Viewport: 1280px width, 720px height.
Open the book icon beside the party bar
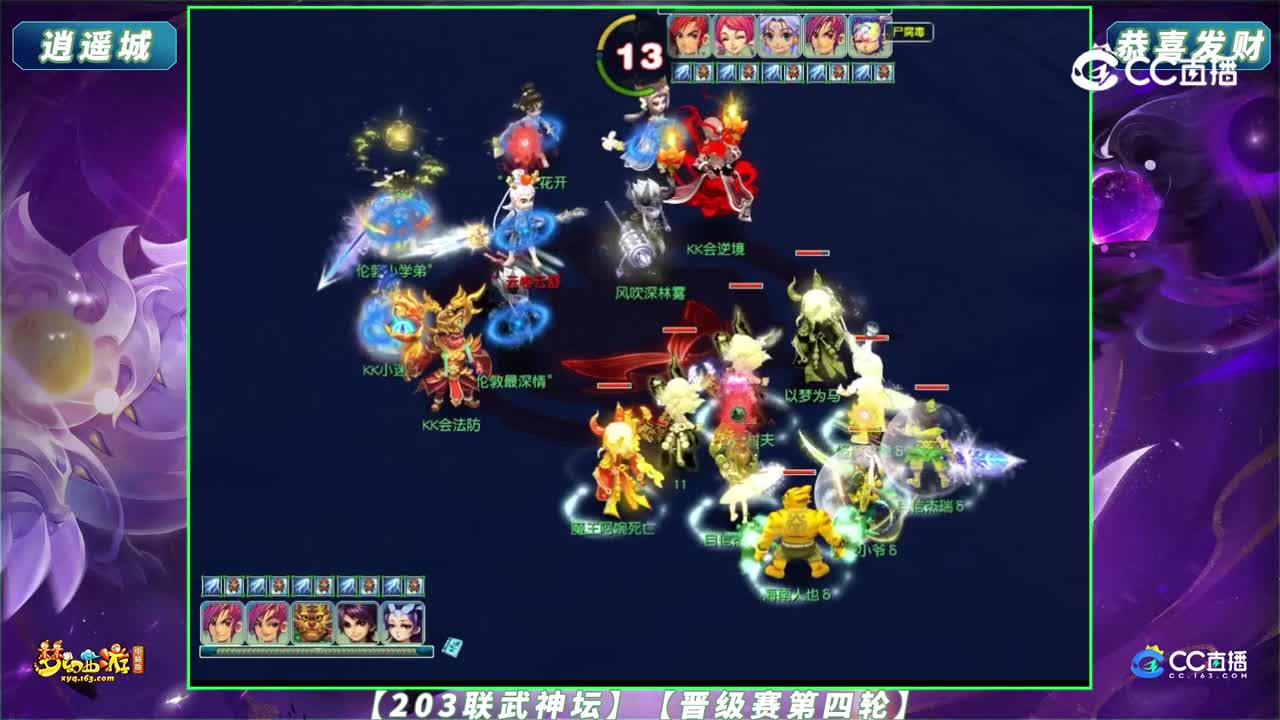(x=451, y=648)
